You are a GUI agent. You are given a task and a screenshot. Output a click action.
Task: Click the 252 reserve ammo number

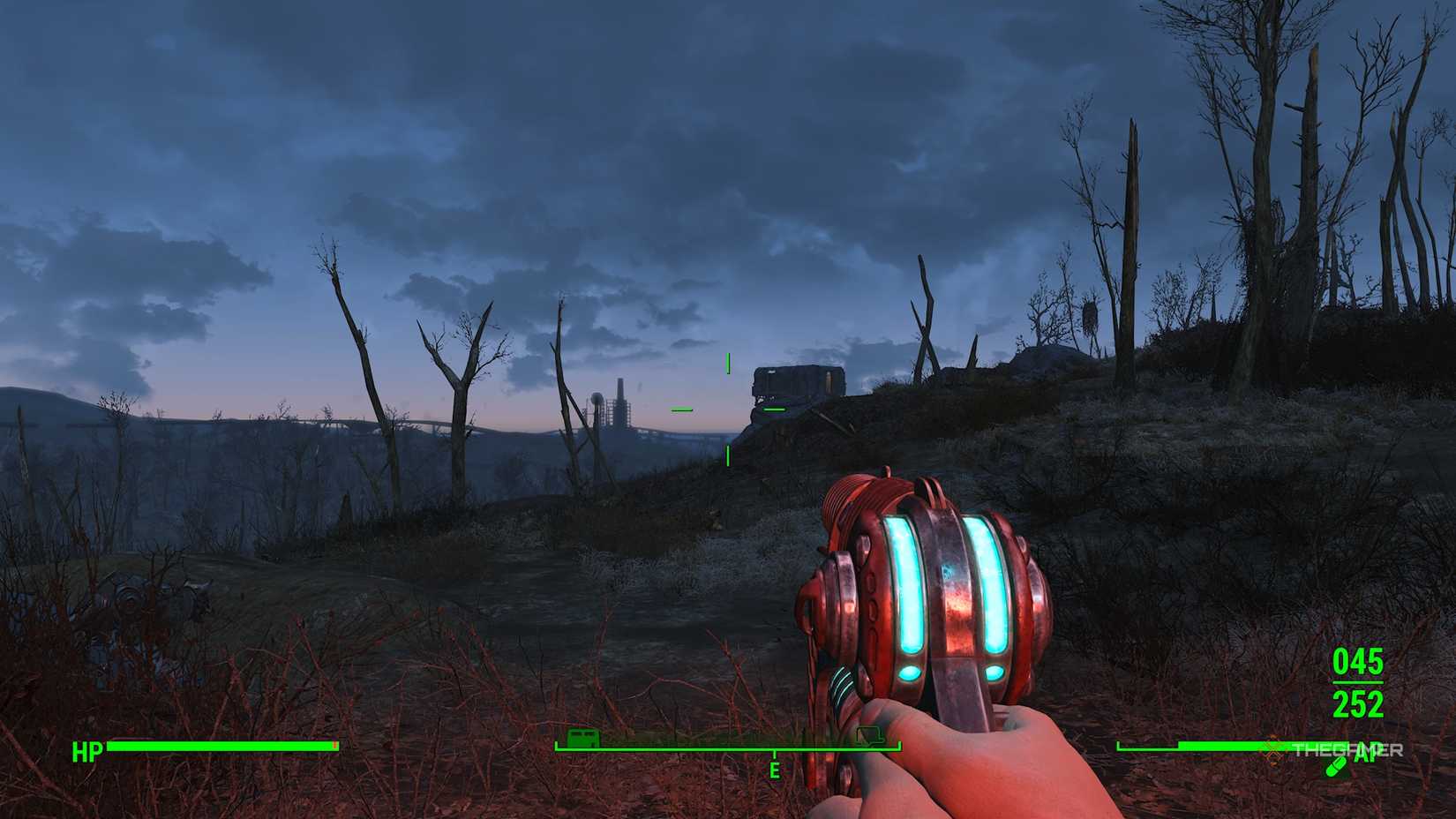click(1359, 703)
